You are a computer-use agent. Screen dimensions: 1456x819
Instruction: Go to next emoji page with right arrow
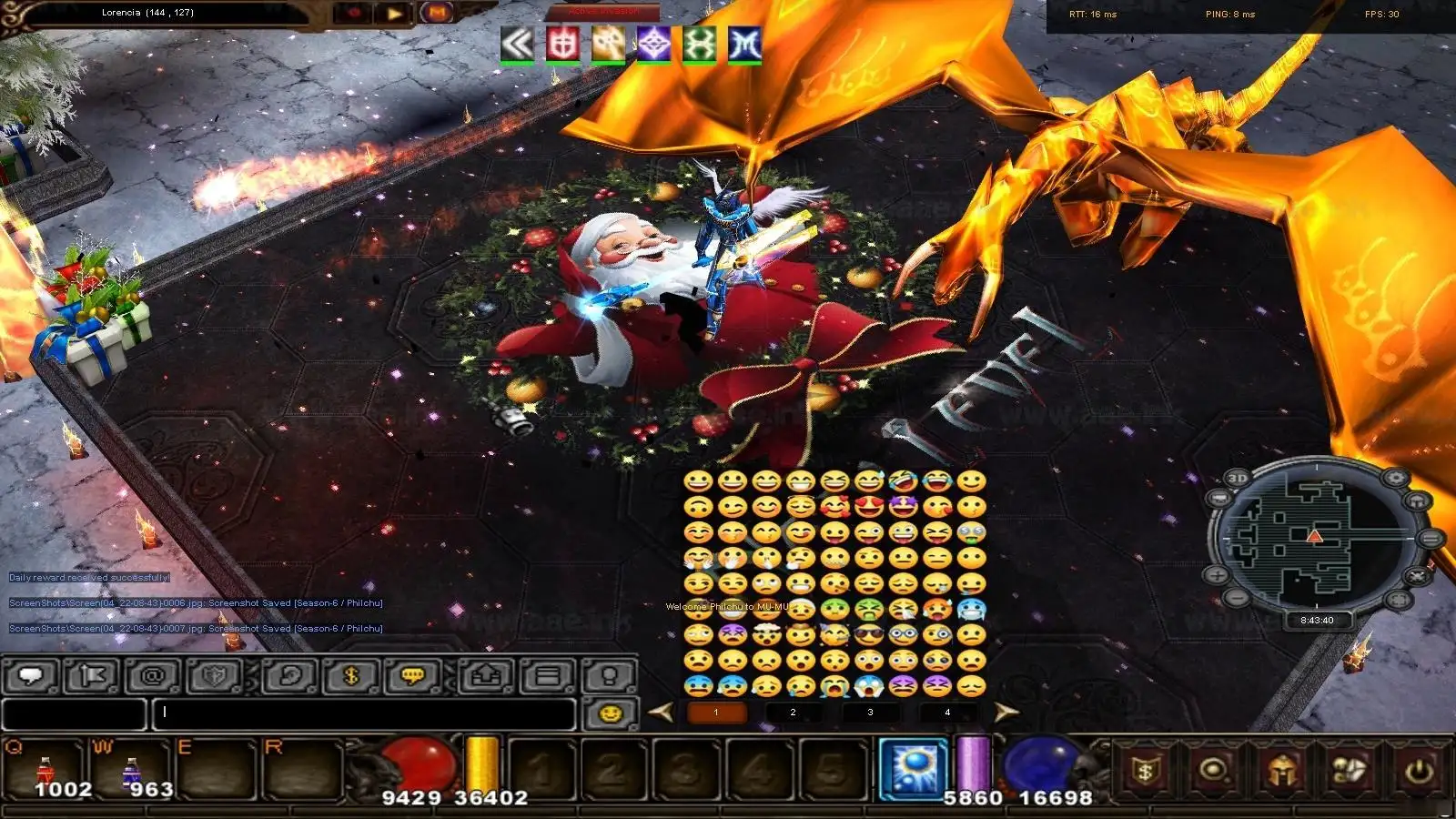click(1005, 713)
